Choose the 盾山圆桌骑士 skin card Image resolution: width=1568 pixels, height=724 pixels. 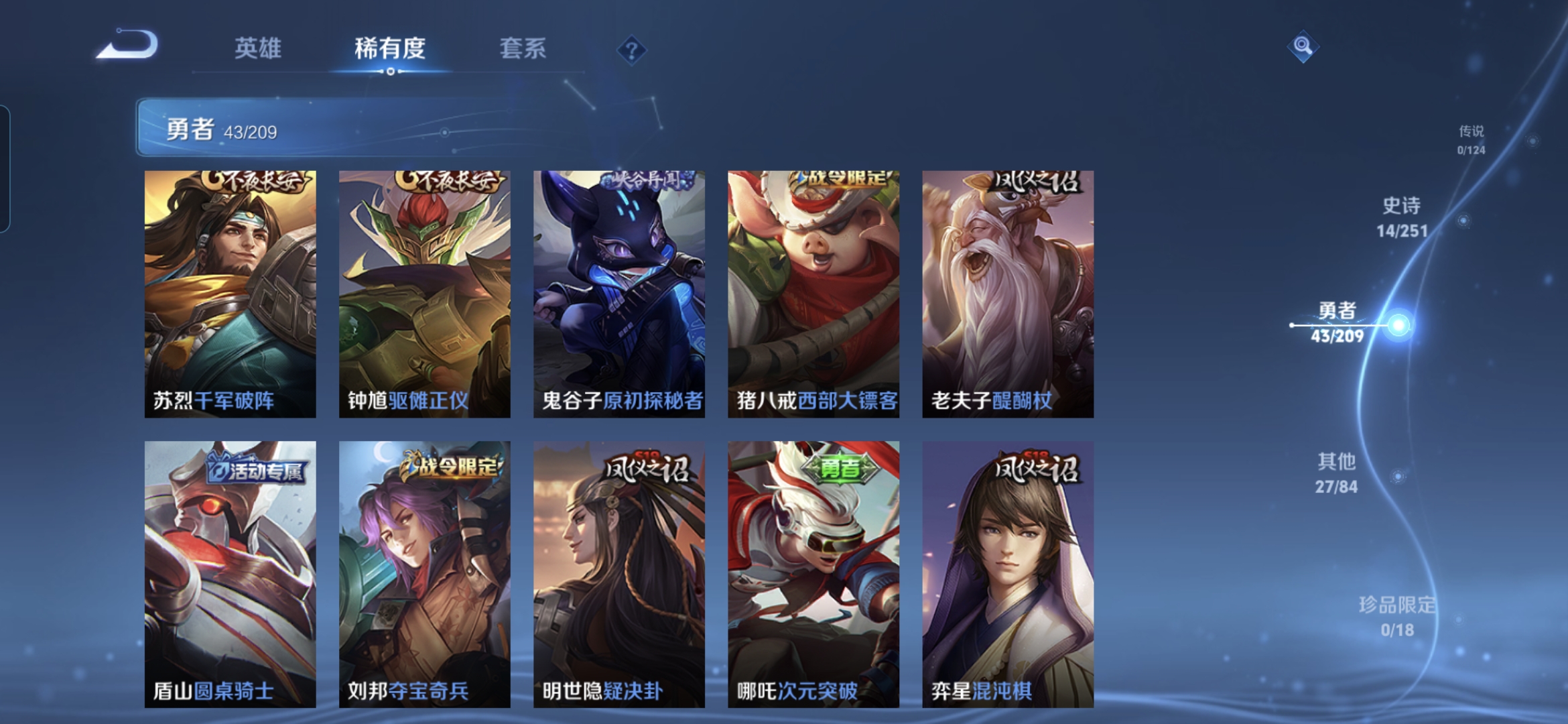pos(231,574)
